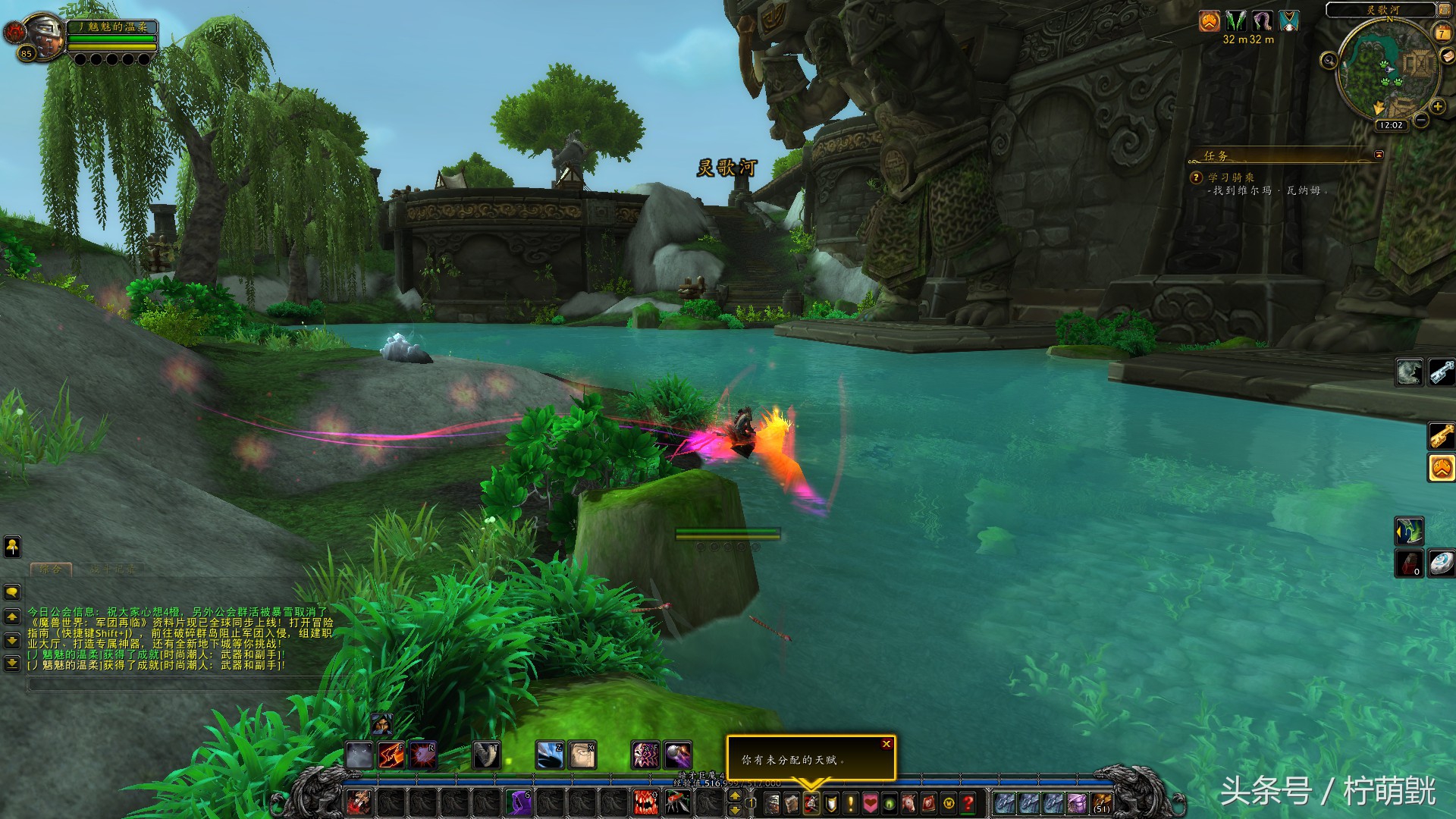
Task: Open the character info micro button
Action: coord(771,803)
